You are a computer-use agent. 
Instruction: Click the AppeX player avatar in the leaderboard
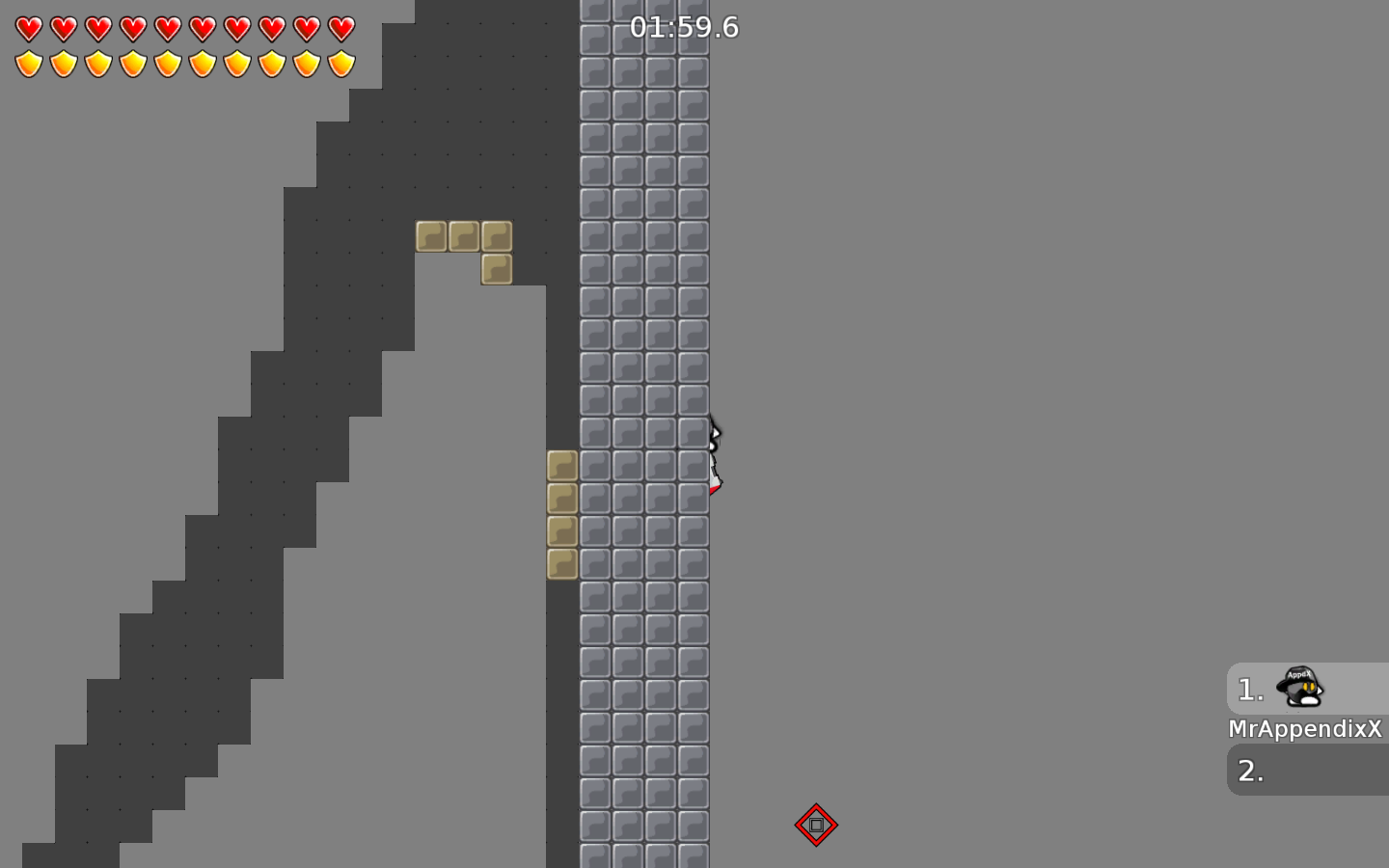(x=1298, y=687)
